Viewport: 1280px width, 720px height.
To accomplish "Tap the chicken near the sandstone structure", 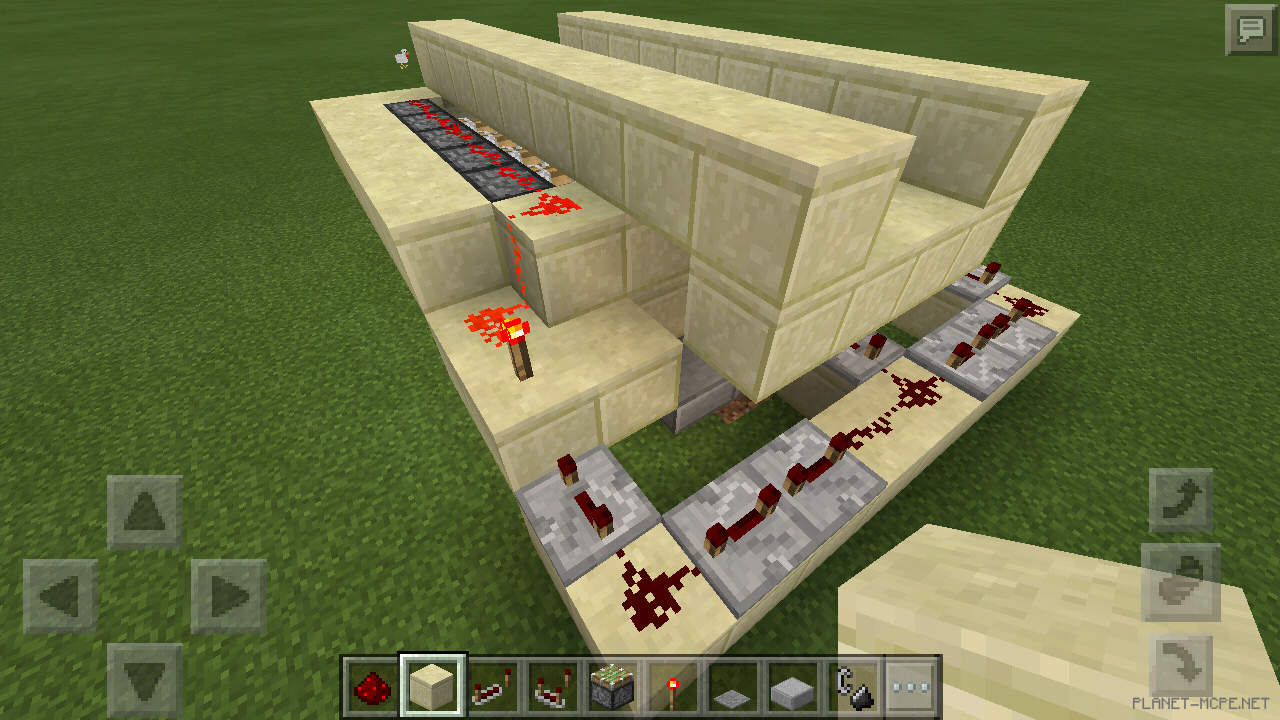I will pyautogui.click(x=401, y=58).
